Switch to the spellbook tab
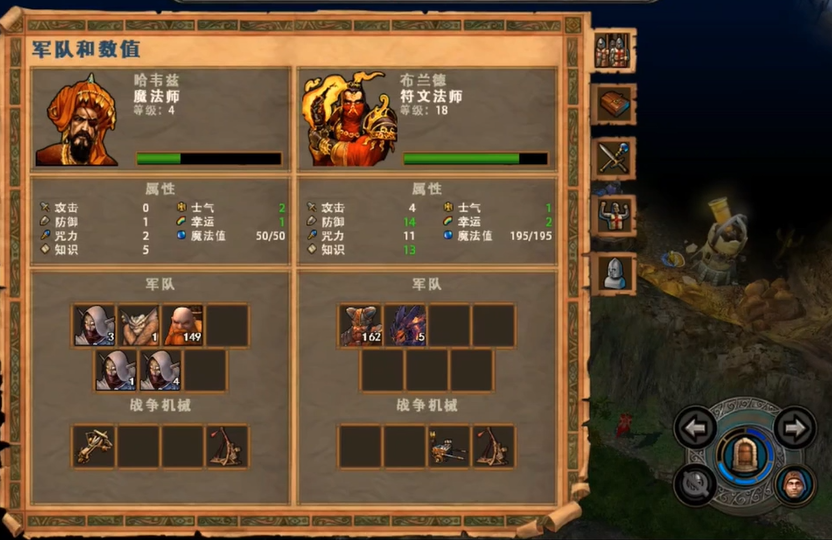832x540 pixels. (612, 104)
